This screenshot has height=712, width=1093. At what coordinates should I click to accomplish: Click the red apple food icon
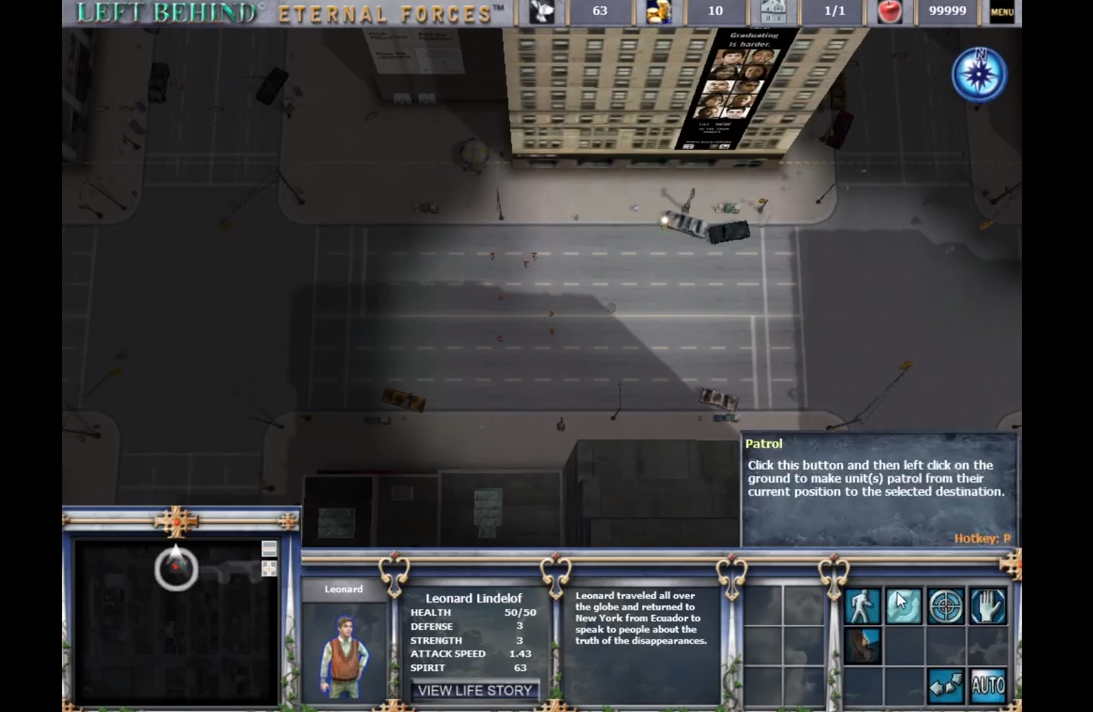pos(889,12)
